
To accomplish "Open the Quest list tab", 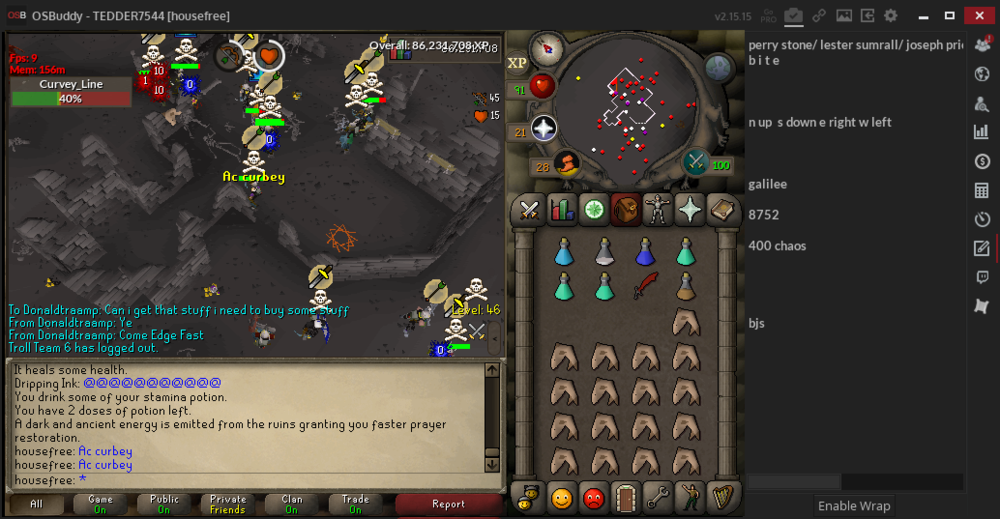I will (x=594, y=211).
